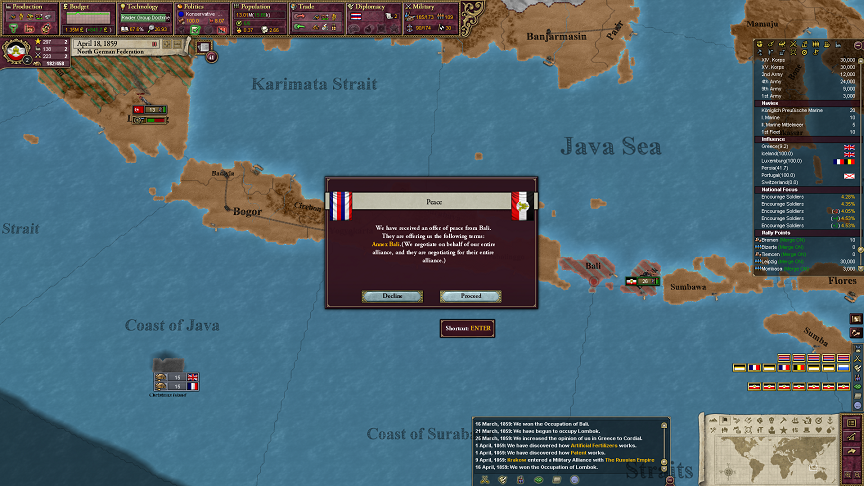Open the Production panel
864x486 pixels.
click(x=28, y=6)
